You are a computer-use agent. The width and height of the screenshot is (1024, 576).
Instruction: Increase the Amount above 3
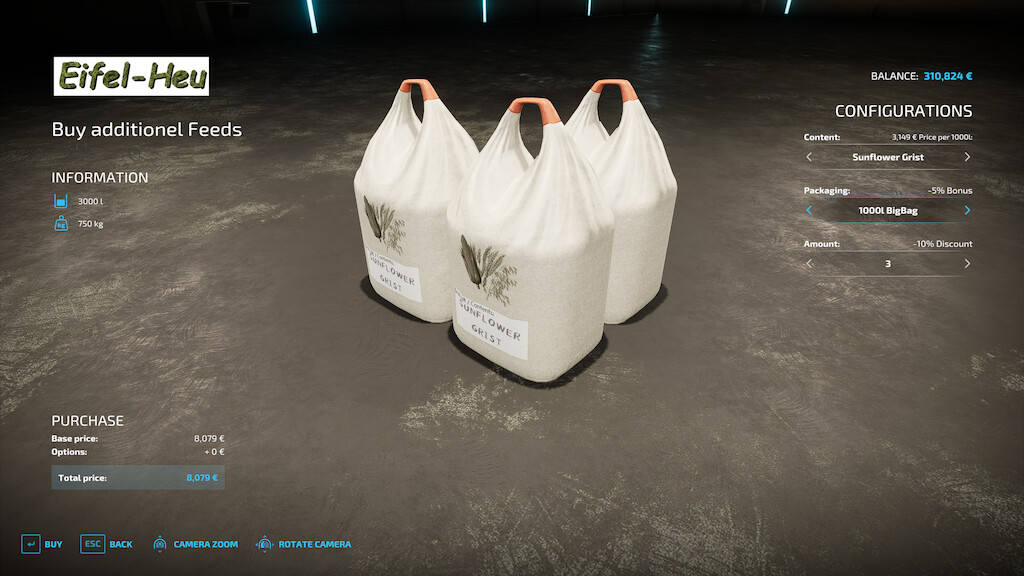tap(967, 264)
